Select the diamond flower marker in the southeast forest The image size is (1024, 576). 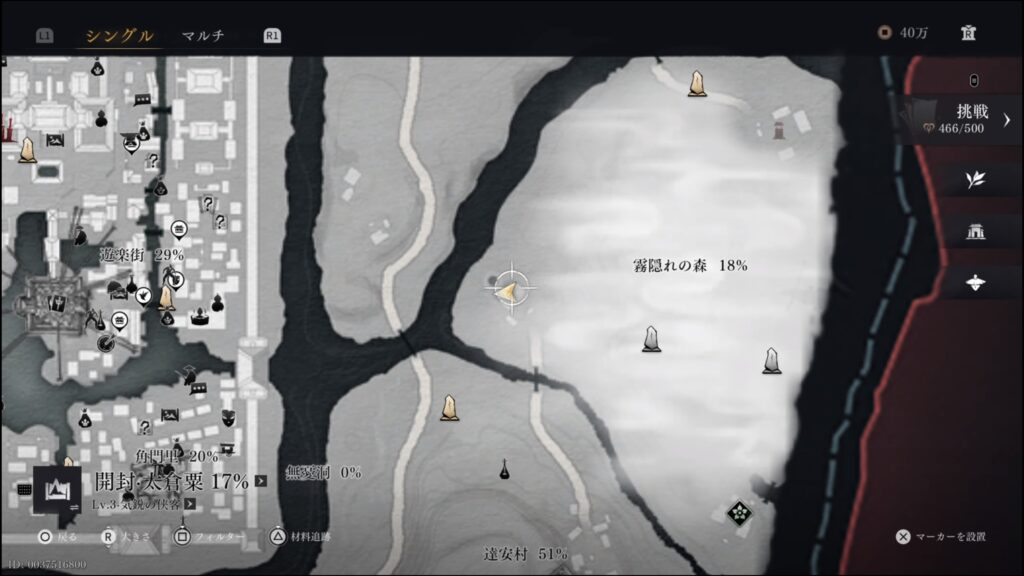click(739, 512)
